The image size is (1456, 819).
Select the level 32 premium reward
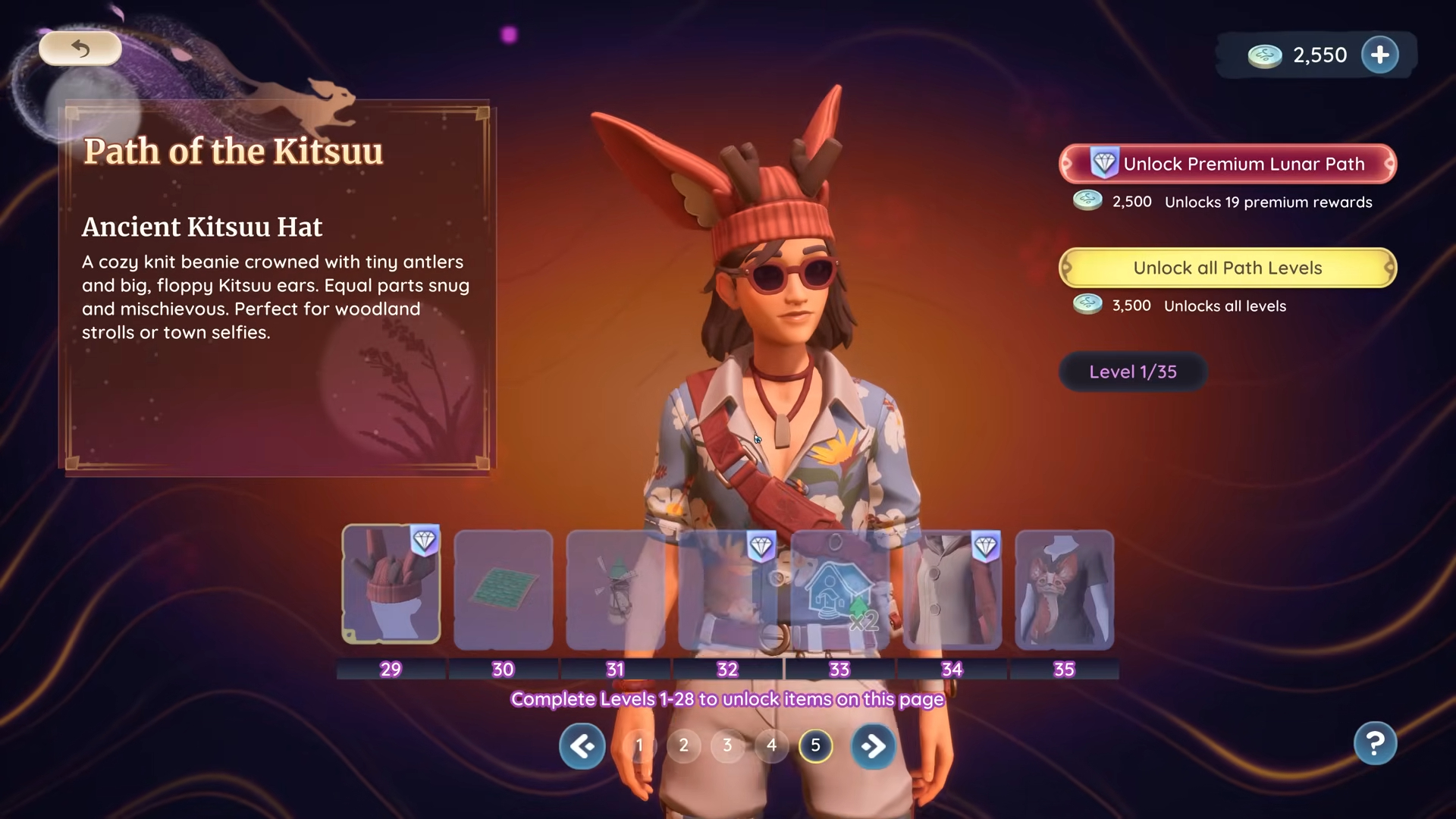(727, 589)
